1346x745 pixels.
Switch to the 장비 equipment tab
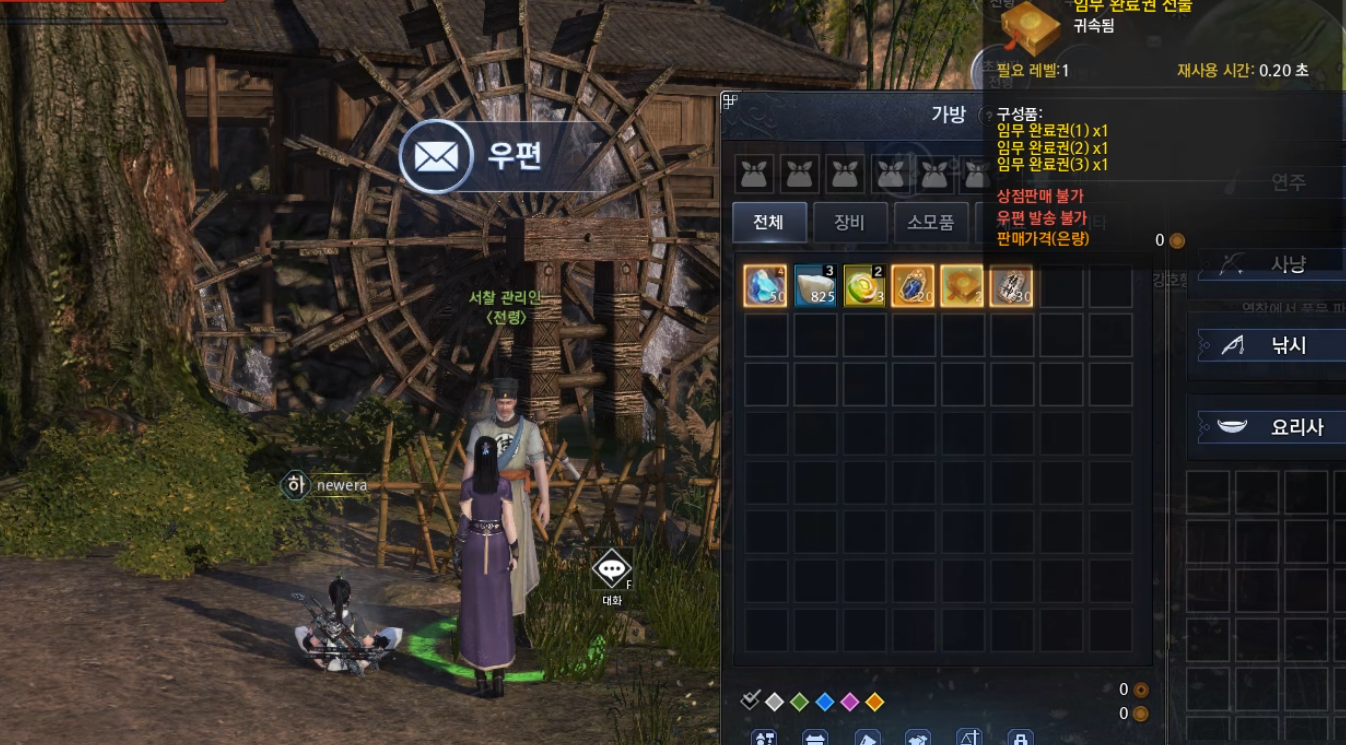pyautogui.click(x=849, y=223)
